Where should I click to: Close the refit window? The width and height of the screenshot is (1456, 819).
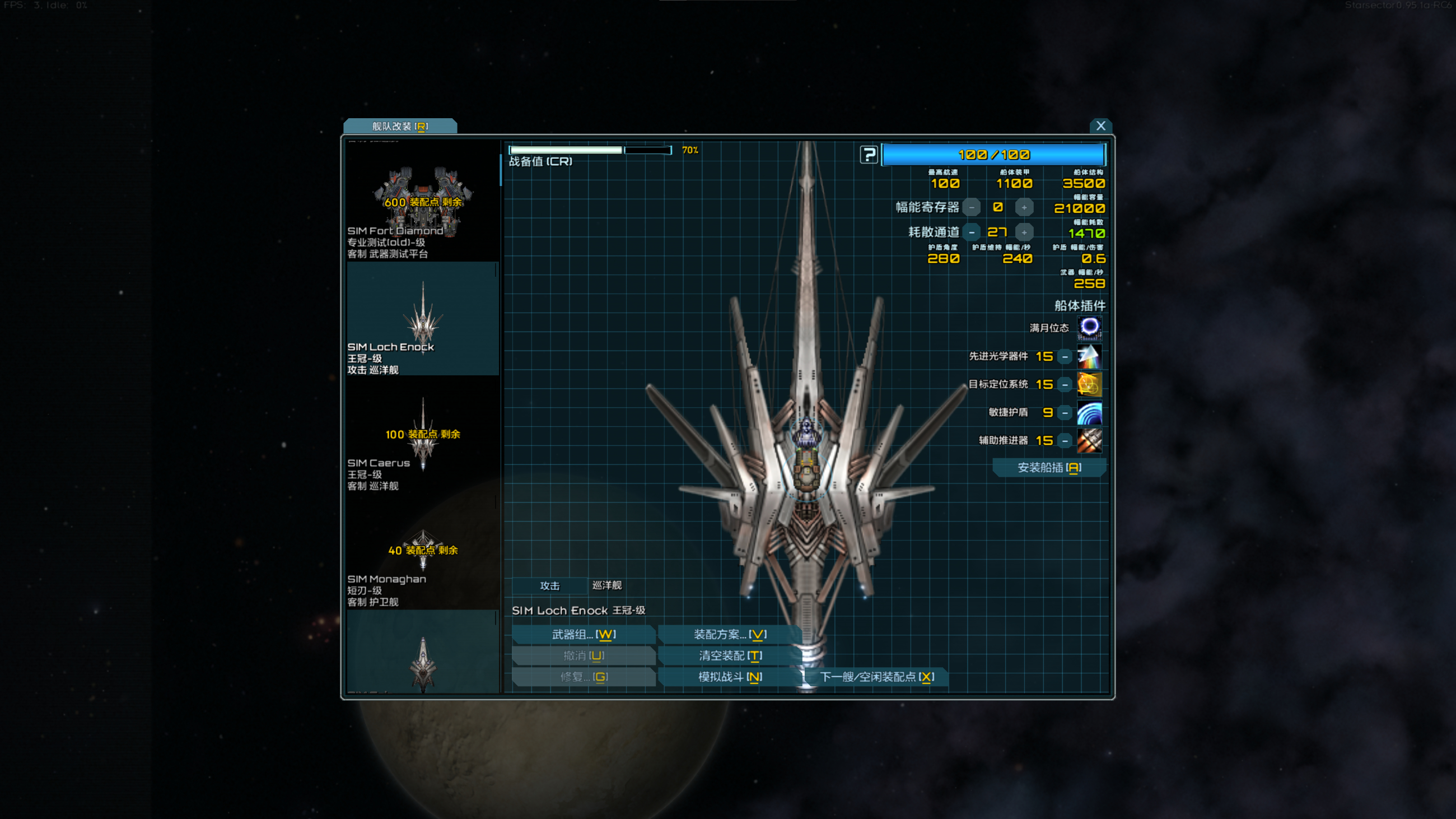tap(1100, 125)
